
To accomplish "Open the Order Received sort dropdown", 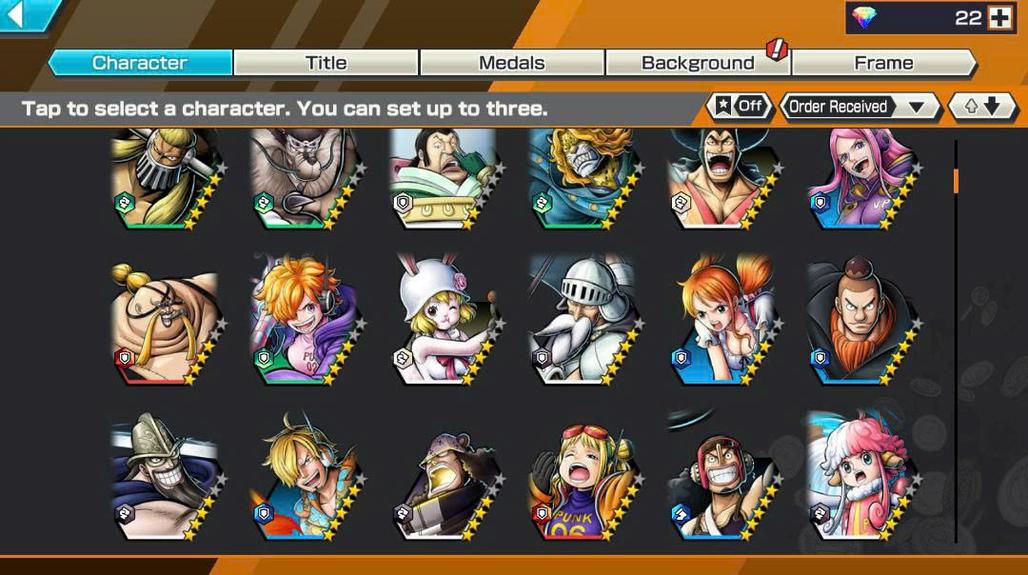I will click(x=858, y=106).
